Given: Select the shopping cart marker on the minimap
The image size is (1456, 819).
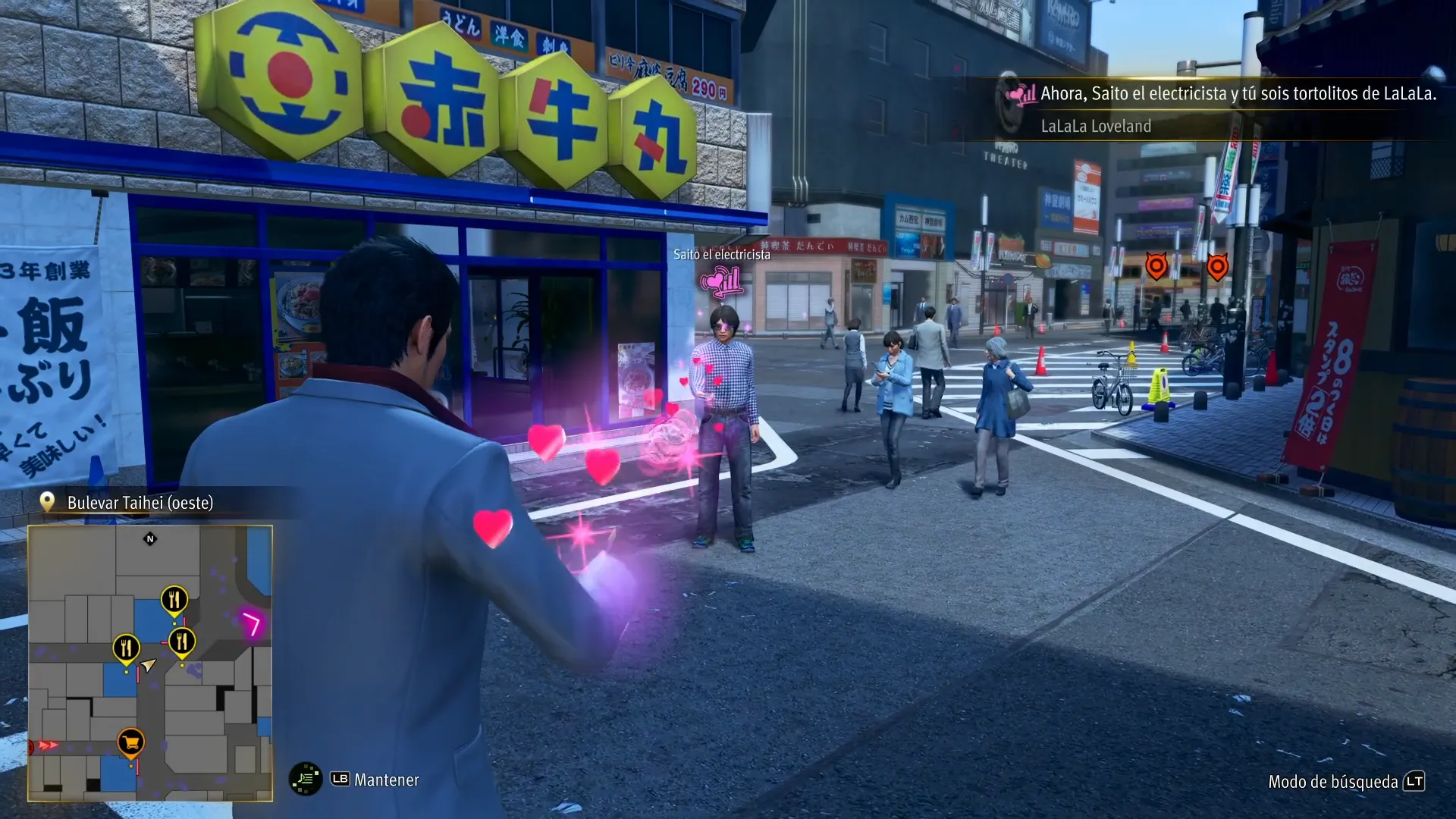Looking at the screenshot, I should pyautogui.click(x=130, y=742).
